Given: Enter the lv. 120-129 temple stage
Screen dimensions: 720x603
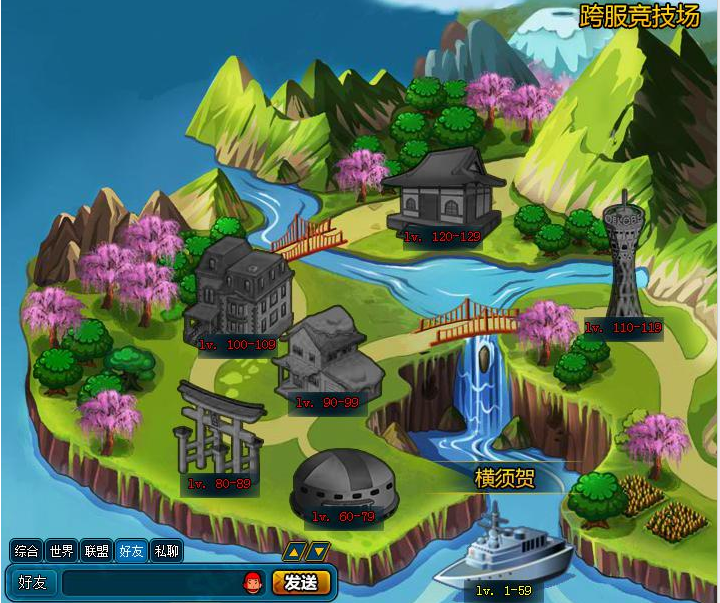Looking at the screenshot, I should click(x=442, y=193).
